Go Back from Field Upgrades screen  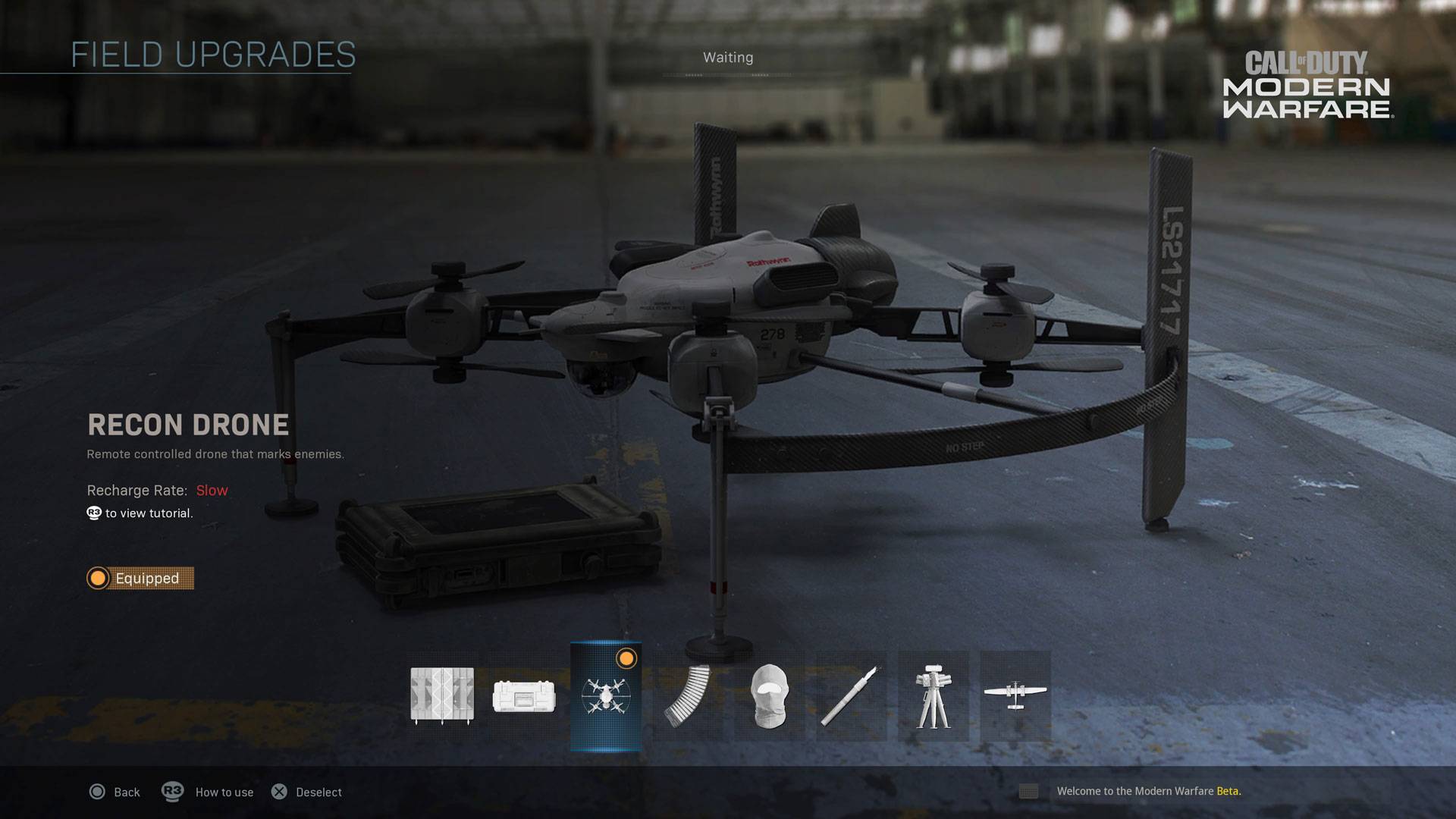[x=114, y=792]
